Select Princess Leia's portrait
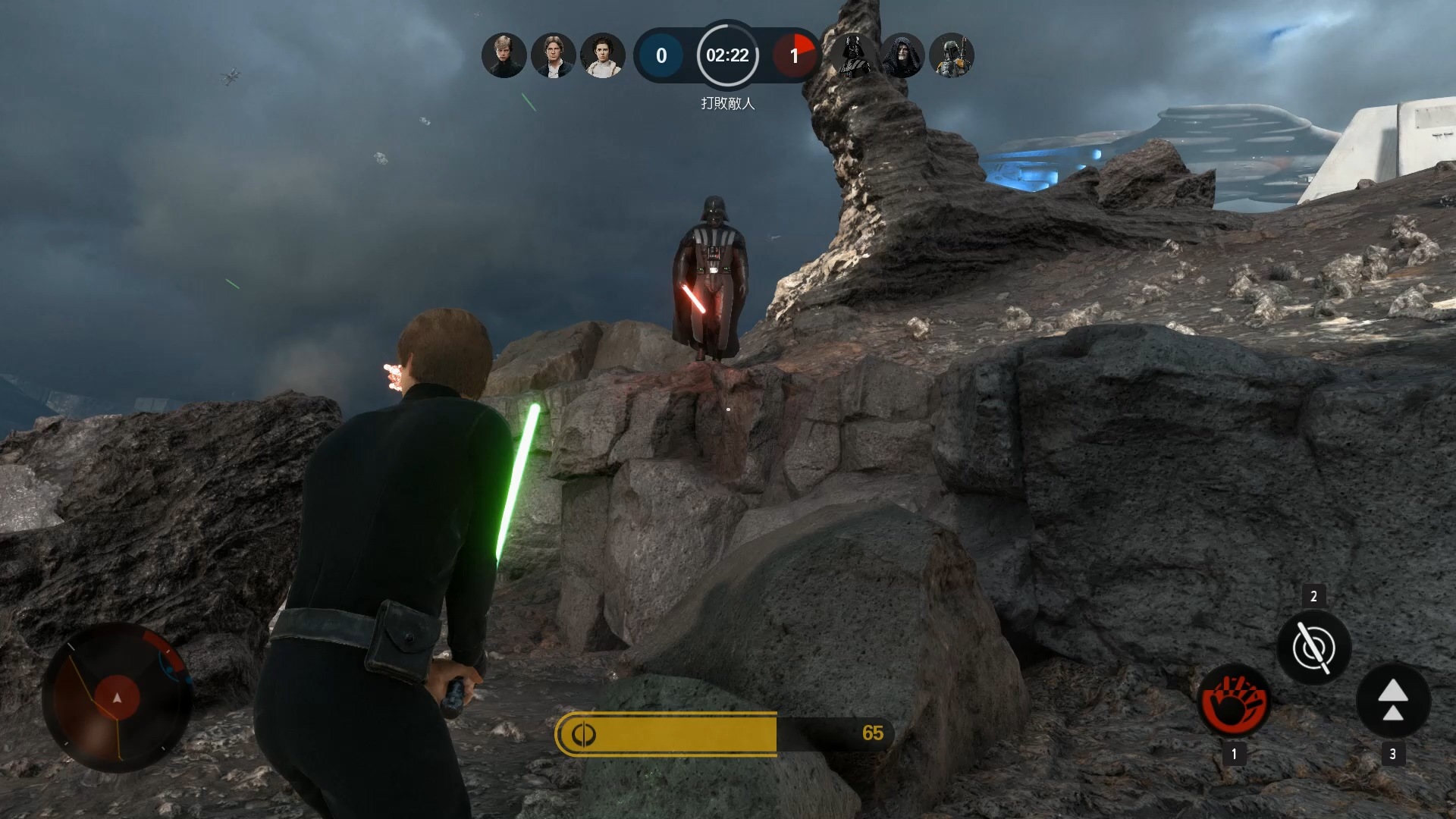Viewport: 1456px width, 819px height. 602,55
